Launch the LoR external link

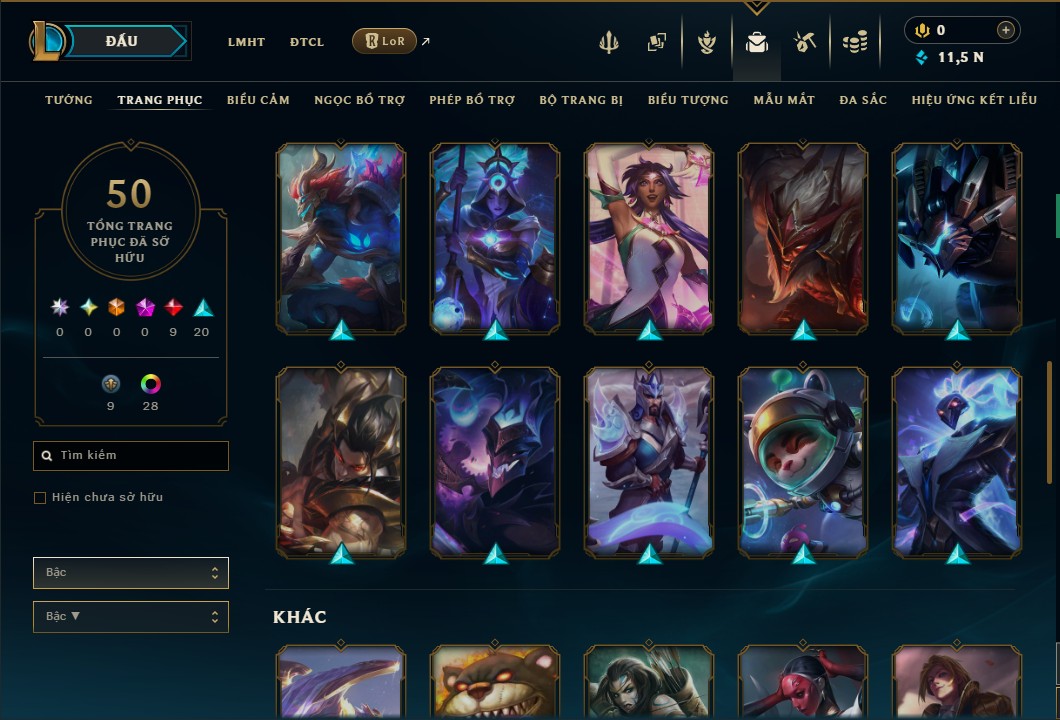point(385,41)
